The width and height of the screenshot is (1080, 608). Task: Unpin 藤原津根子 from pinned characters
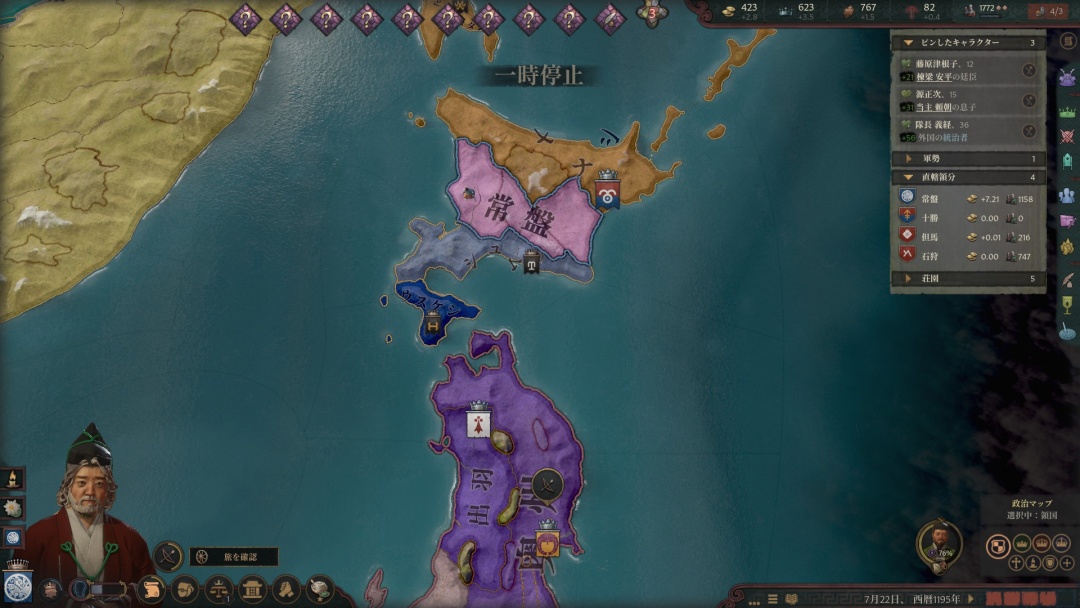pyautogui.click(x=1029, y=70)
